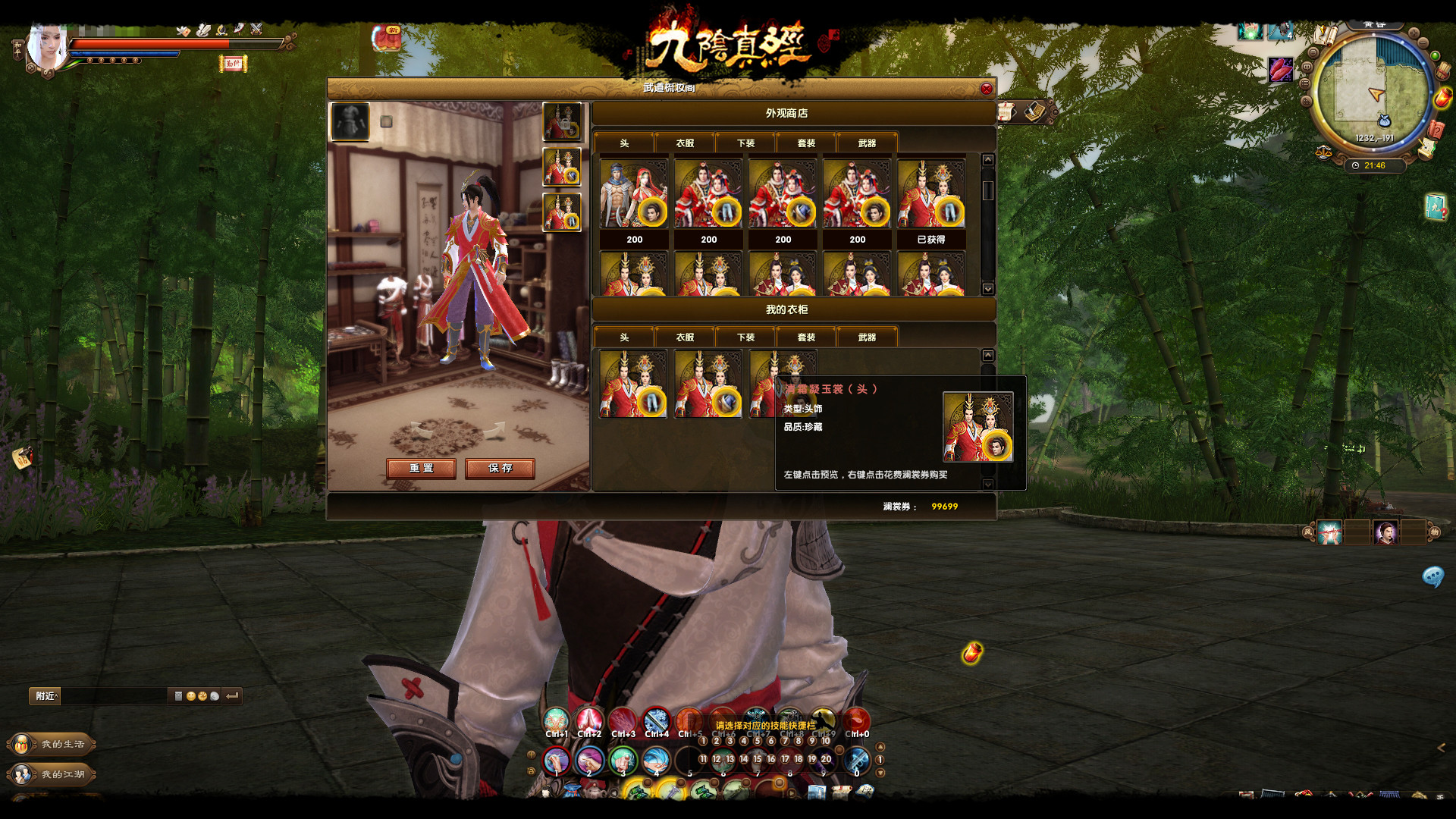Switch to 衣服 tab in 我的衣柜

pyautogui.click(x=685, y=337)
